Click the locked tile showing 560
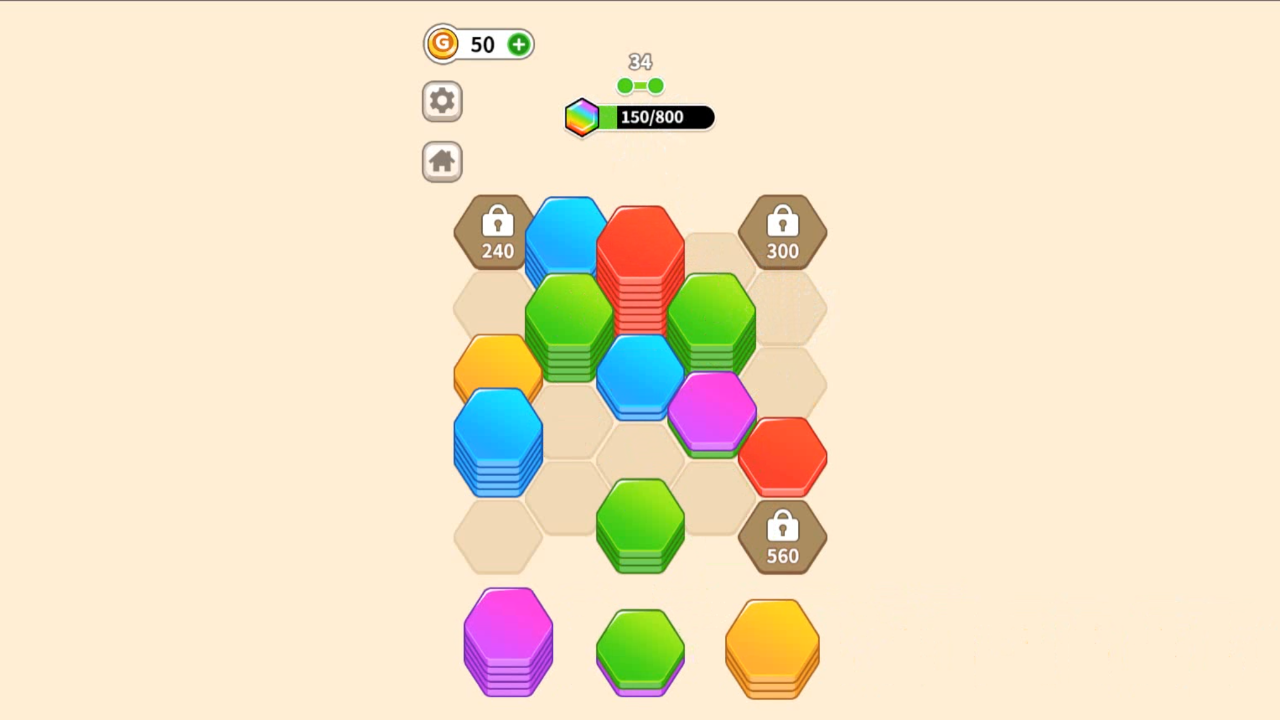1280x720 pixels. 782,538
